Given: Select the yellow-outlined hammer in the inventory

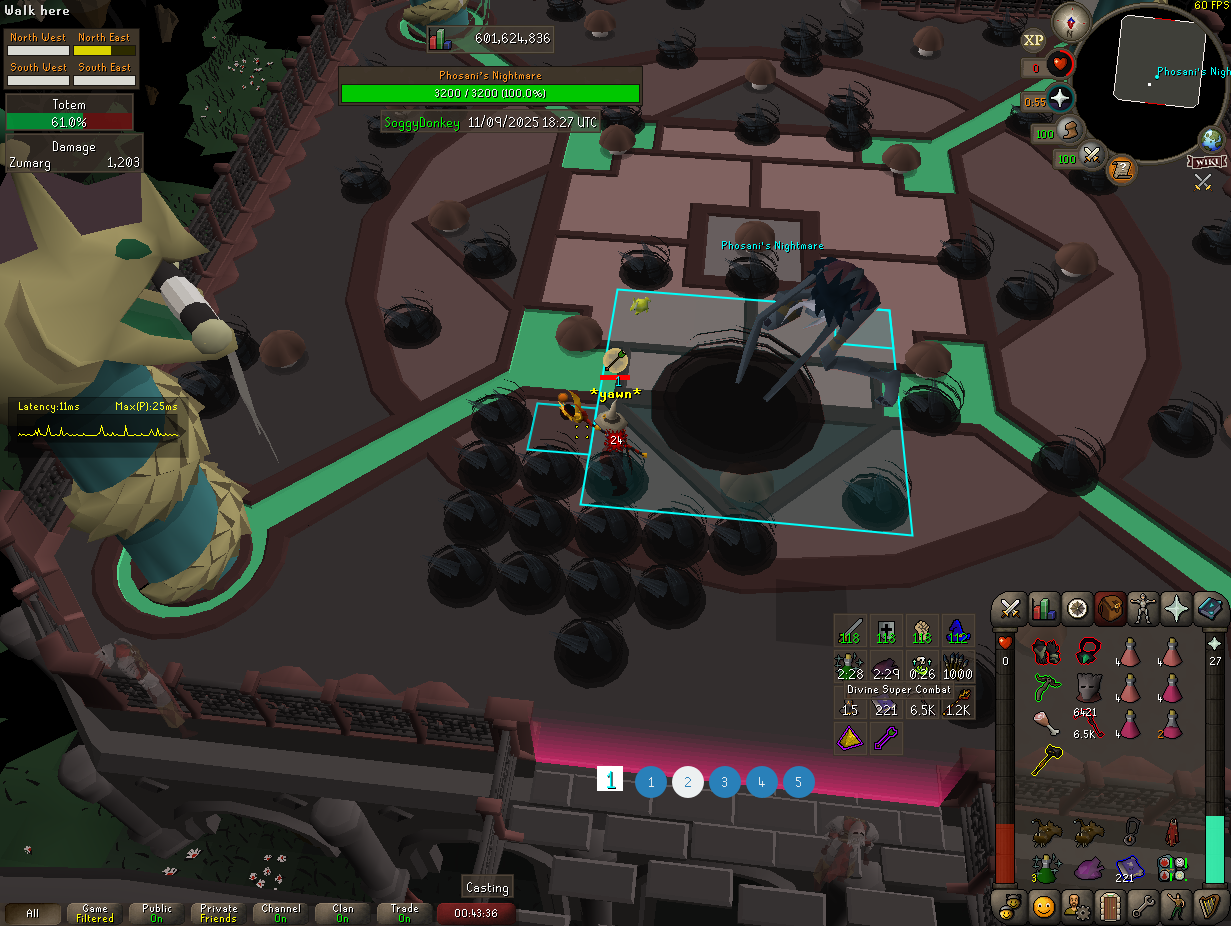Looking at the screenshot, I should (1046, 761).
